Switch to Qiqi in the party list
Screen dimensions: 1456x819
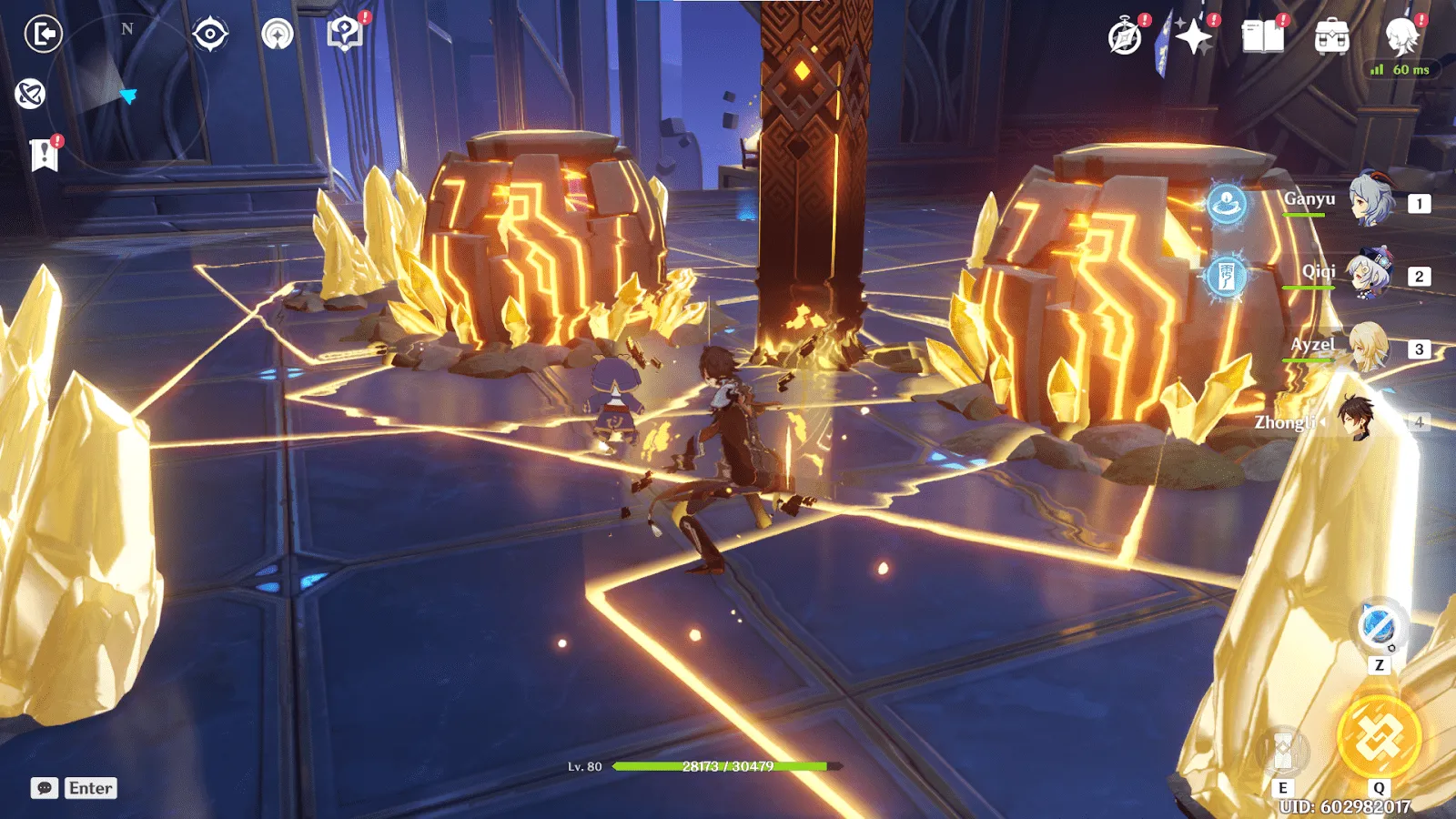(x=1370, y=273)
